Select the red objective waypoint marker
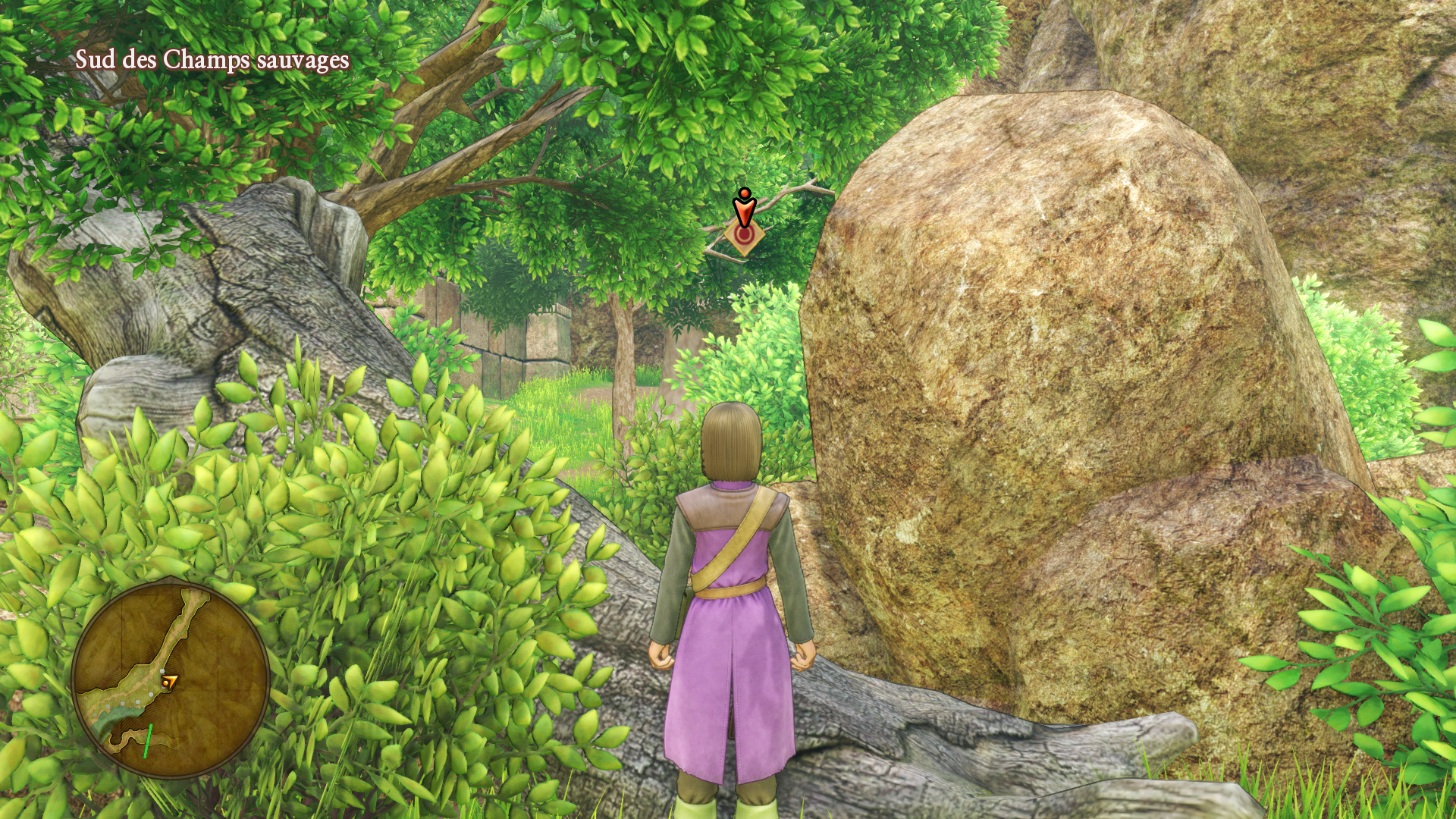Image resolution: width=1456 pixels, height=819 pixels. tap(744, 224)
